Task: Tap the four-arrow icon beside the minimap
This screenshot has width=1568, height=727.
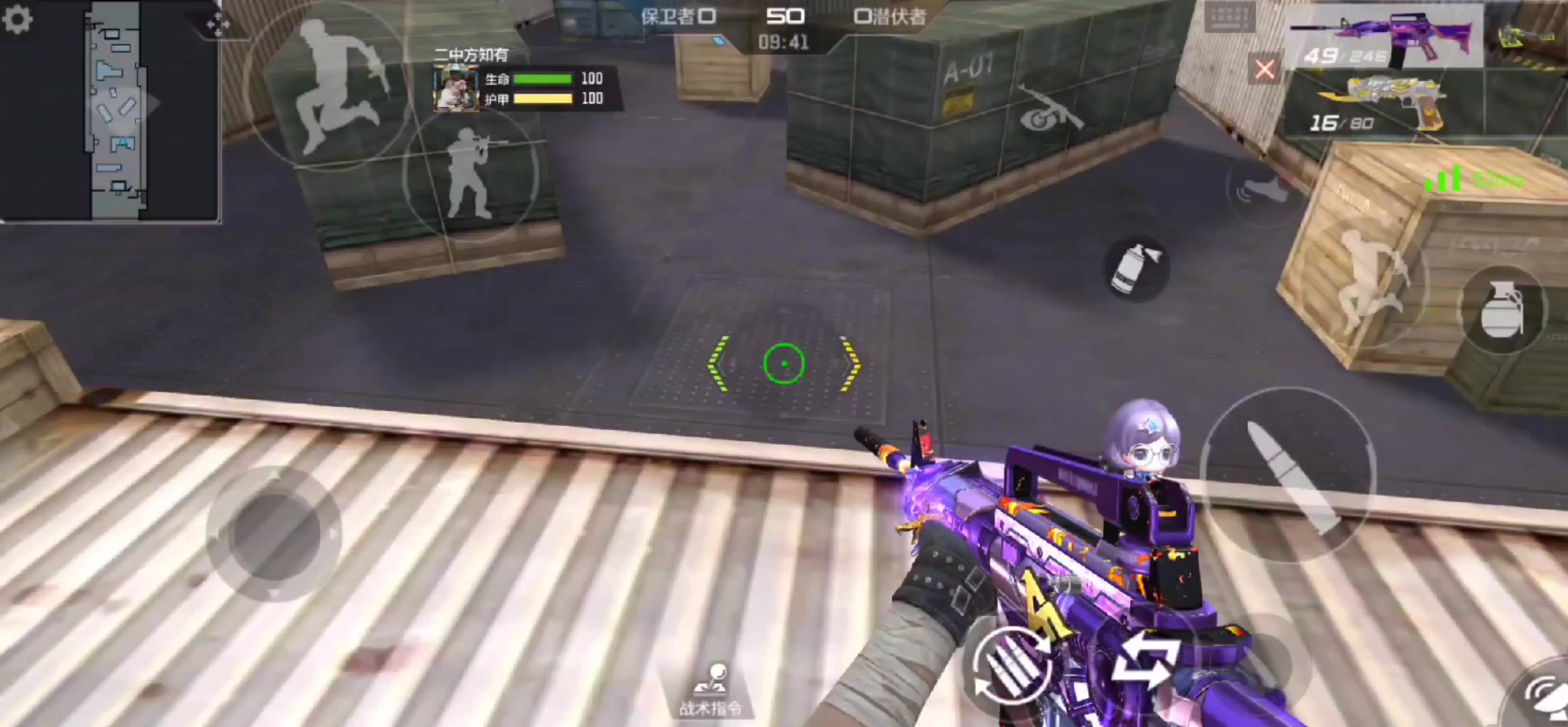Action: tap(217, 23)
